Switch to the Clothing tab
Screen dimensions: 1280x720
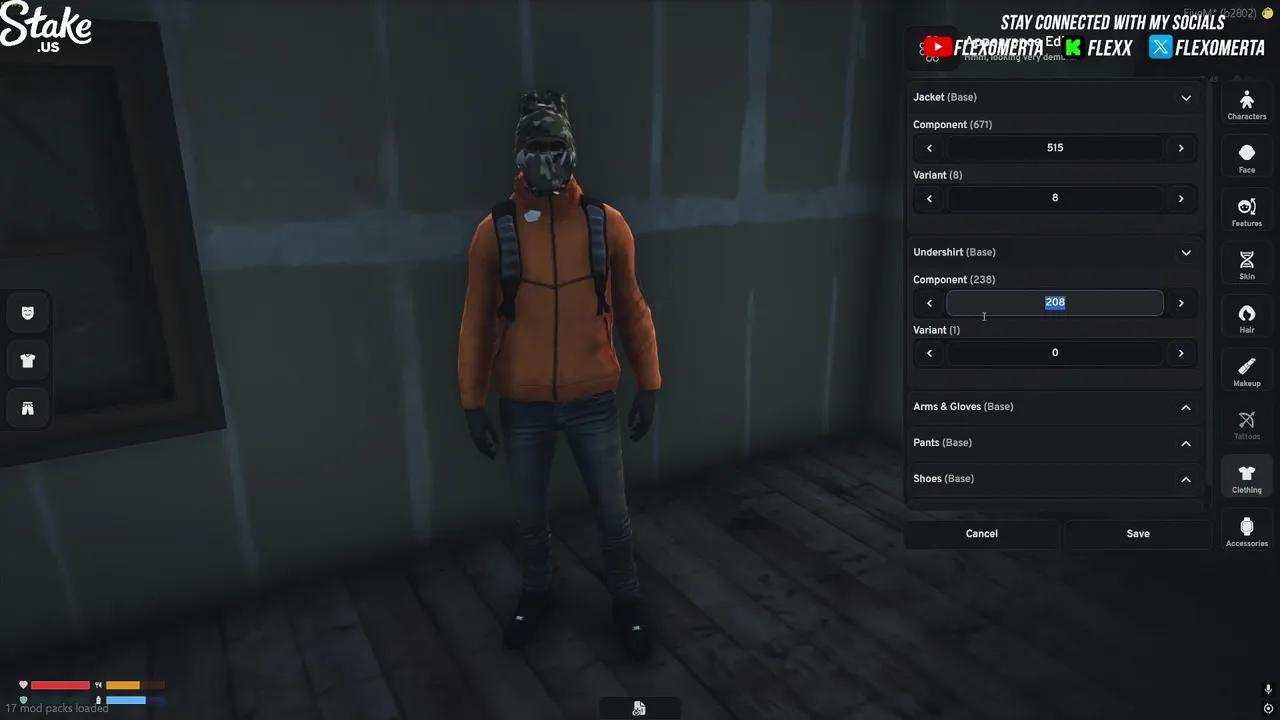point(1246,477)
